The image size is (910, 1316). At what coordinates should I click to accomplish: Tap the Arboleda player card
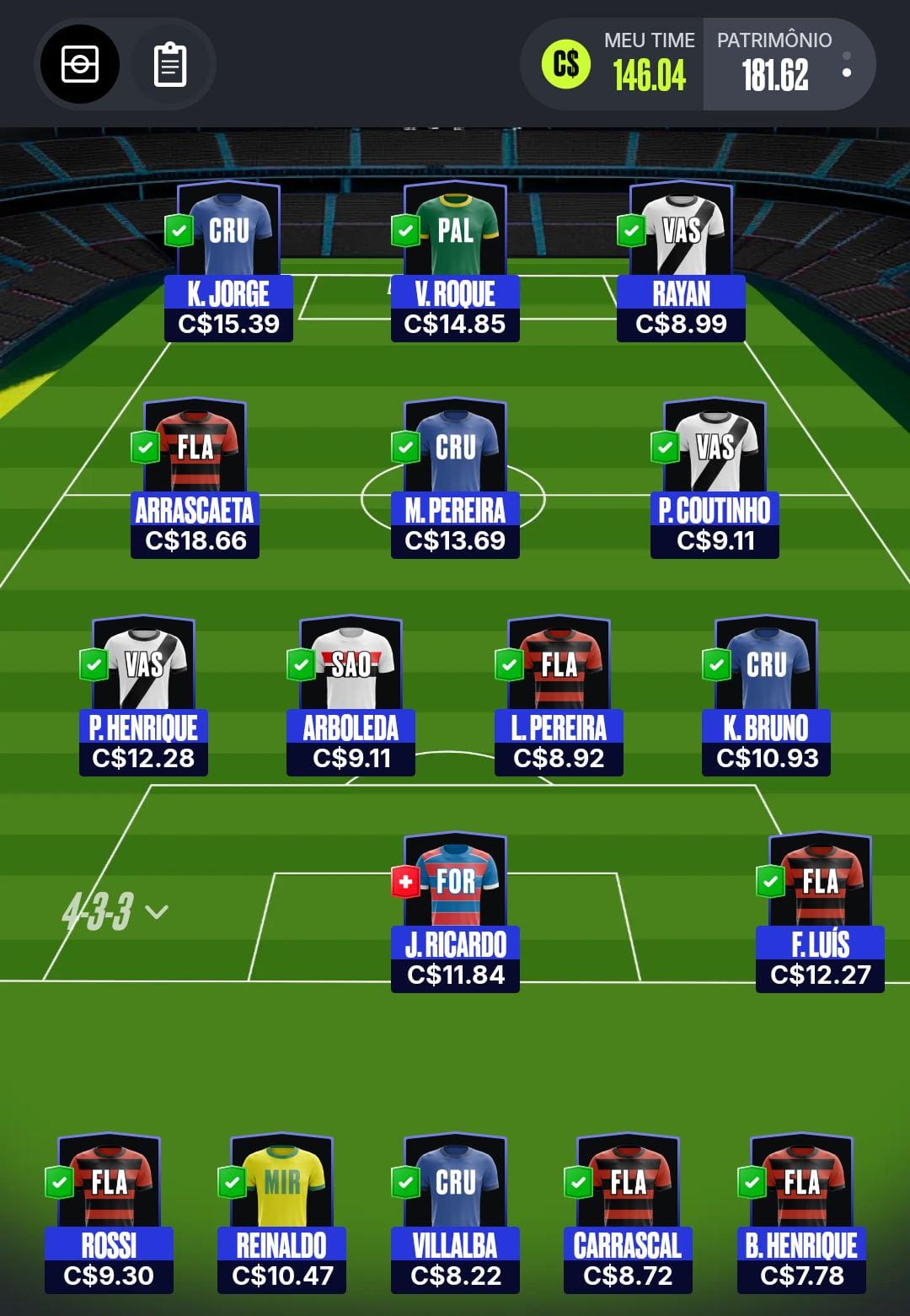351,696
